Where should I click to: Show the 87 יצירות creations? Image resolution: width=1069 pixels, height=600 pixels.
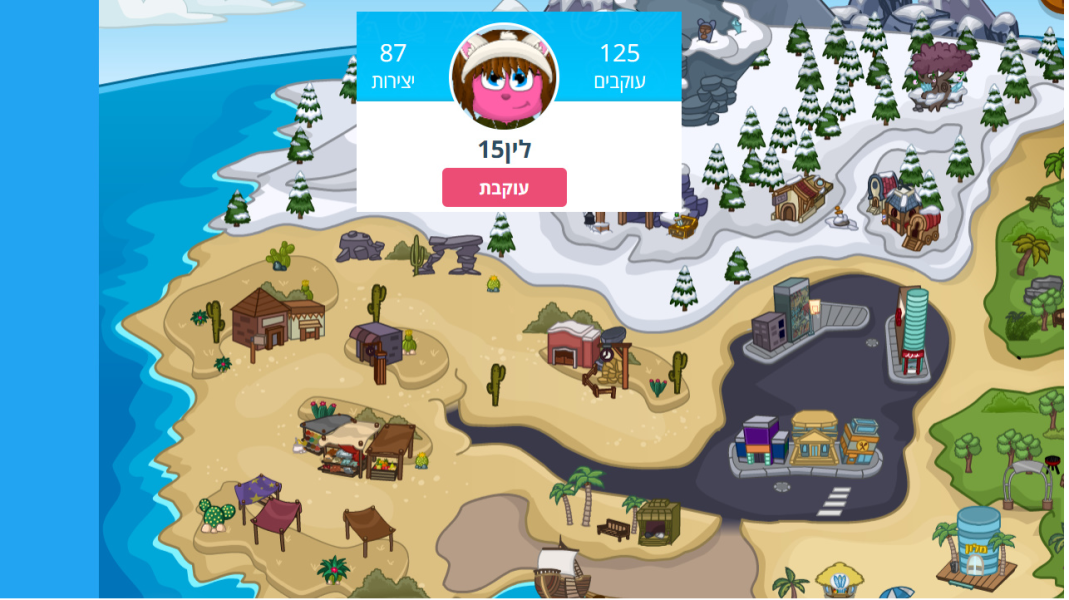point(393,66)
